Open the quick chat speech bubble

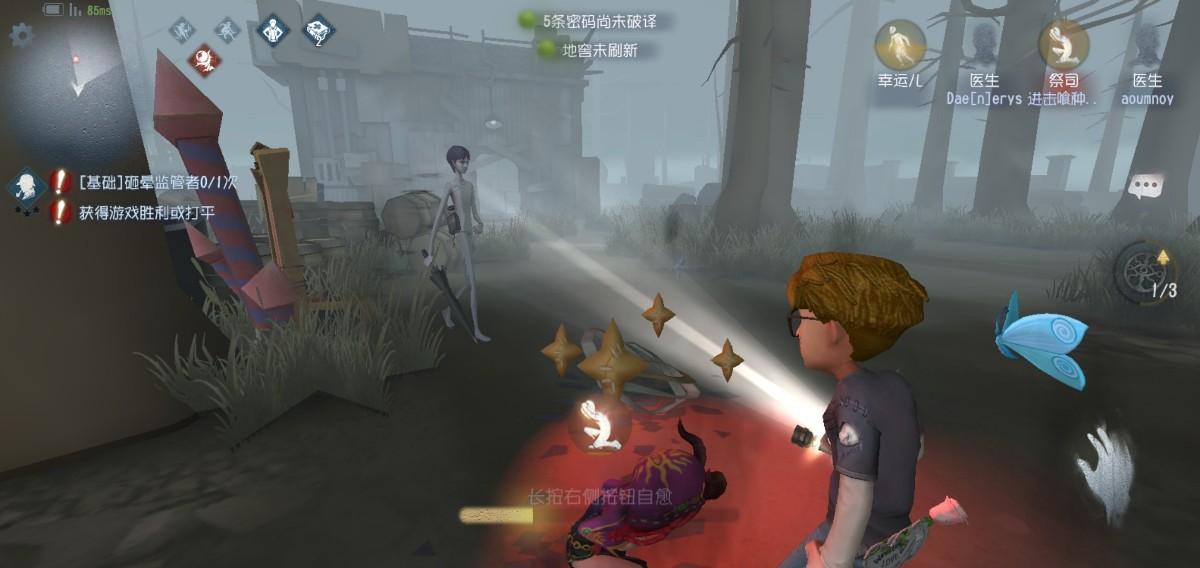click(x=1146, y=186)
